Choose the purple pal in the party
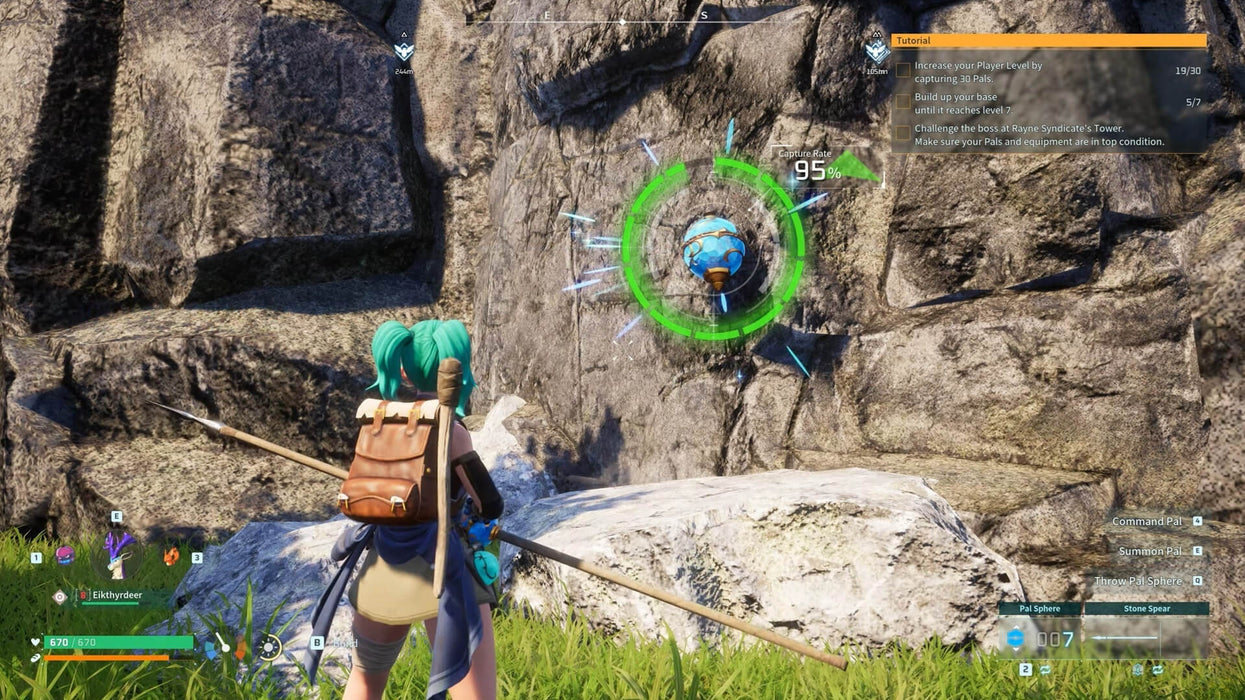The image size is (1245, 700). click(x=66, y=555)
